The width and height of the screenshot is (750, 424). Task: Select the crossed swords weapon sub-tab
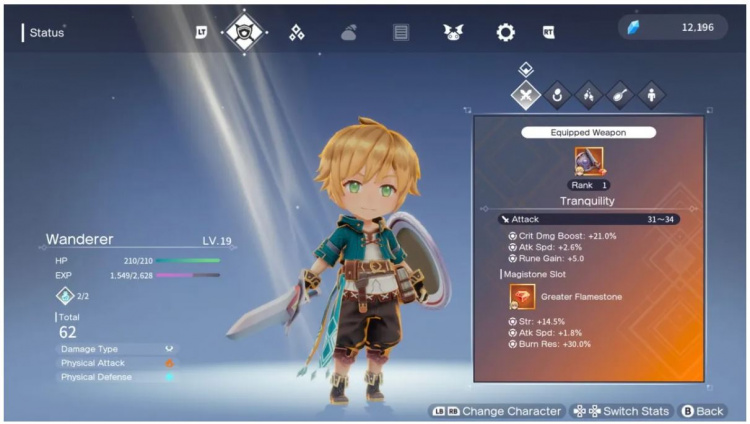pos(526,96)
